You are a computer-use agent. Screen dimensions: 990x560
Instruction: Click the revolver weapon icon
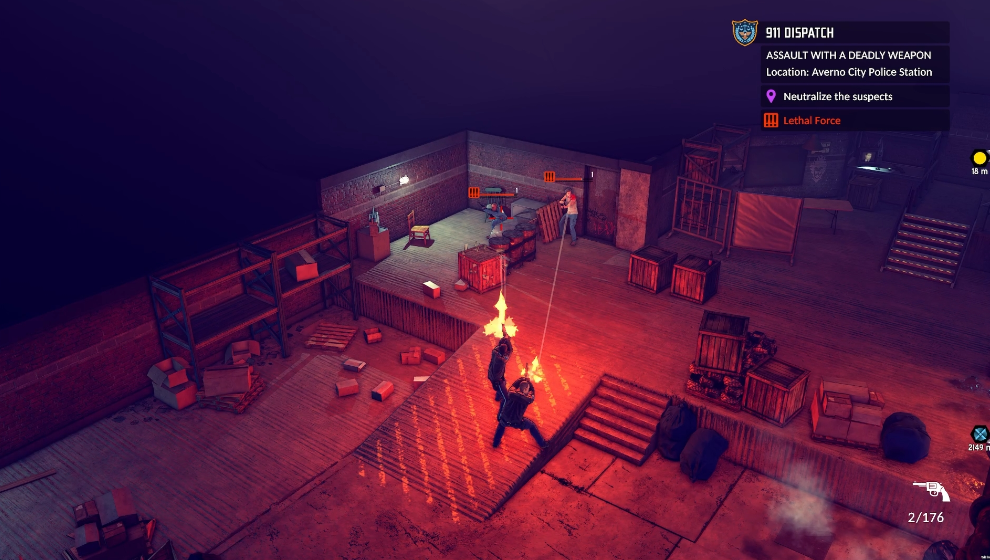[x=931, y=490]
